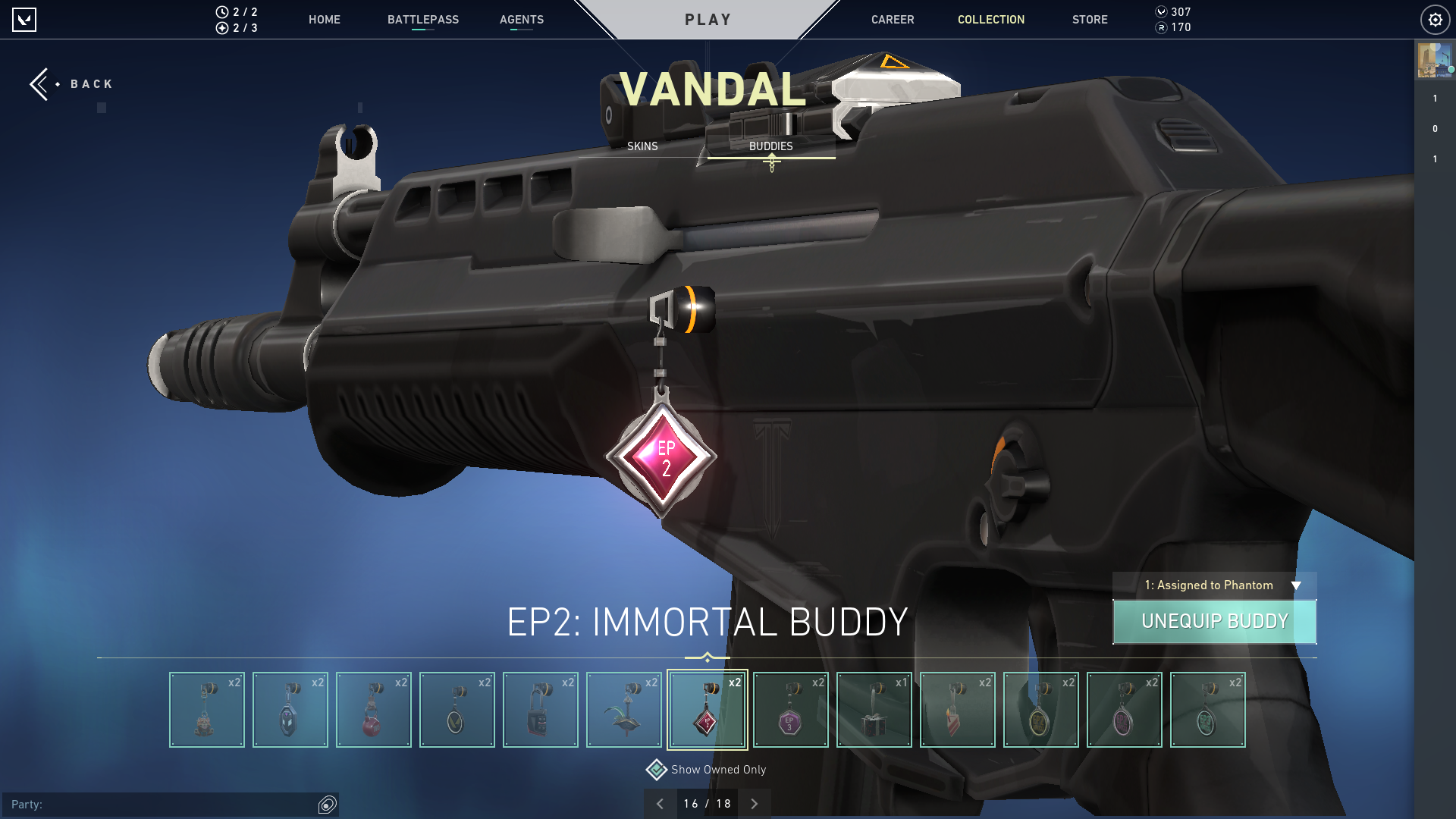Click the previous page arrow
This screenshot has width=1456, height=819.
(x=659, y=802)
